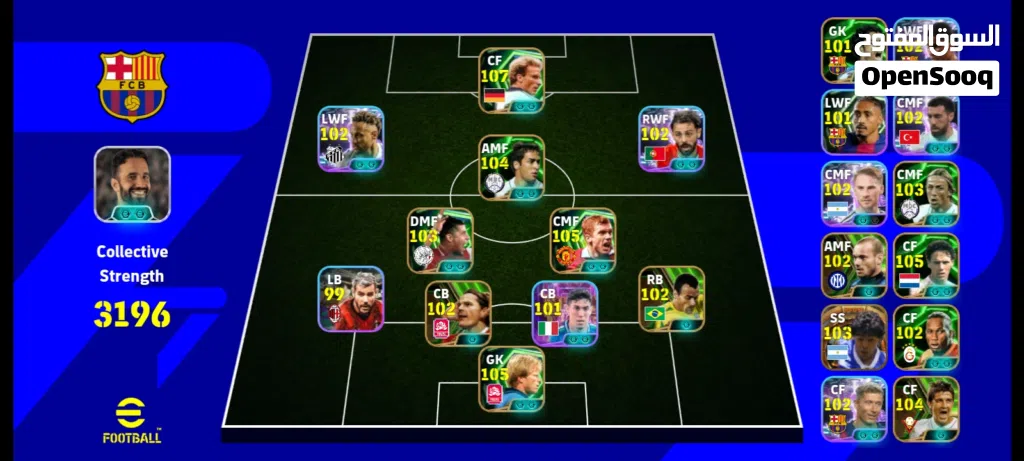Pick the RWF 102 winger card
Image resolution: width=1024 pixels, height=461 pixels.
point(672,139)
